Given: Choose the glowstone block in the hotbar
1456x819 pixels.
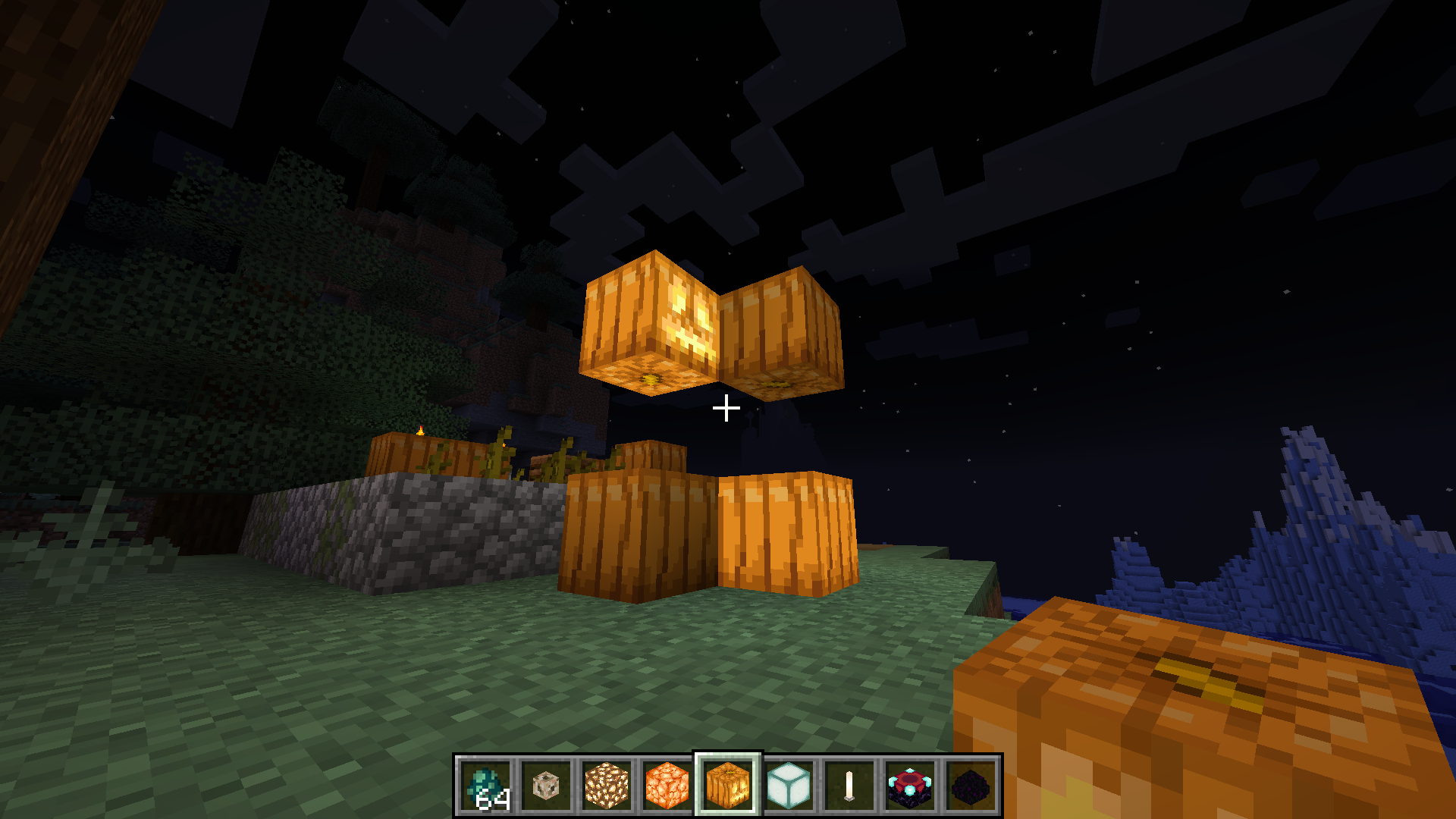Looking at the screenshot, I should tap(607, 786).
